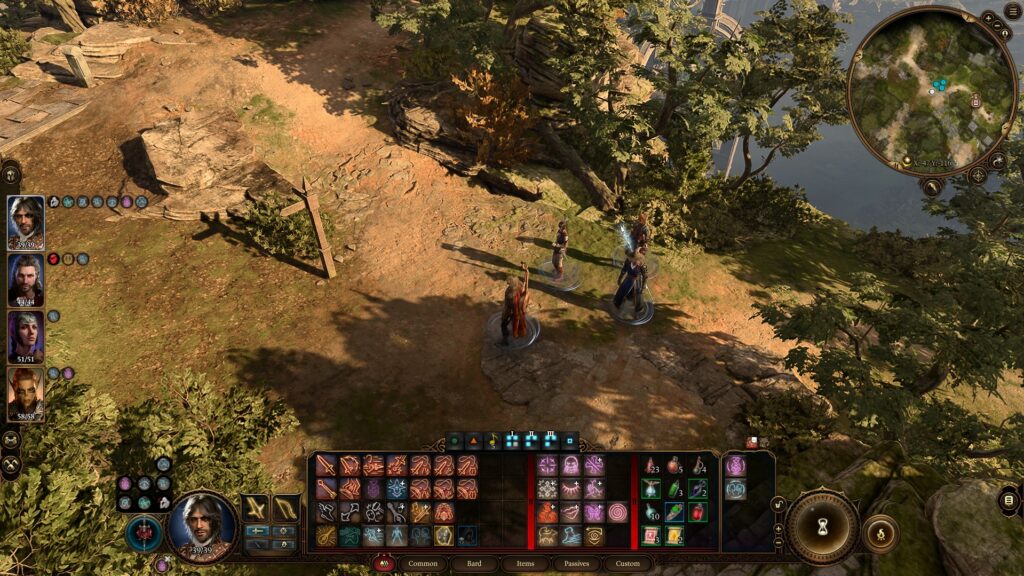Image resolution: width=1024 pixels, height=576 pixels.
Task: Toggle the camp fire icon left of the Common tab
Action: (x=382, y=564)
